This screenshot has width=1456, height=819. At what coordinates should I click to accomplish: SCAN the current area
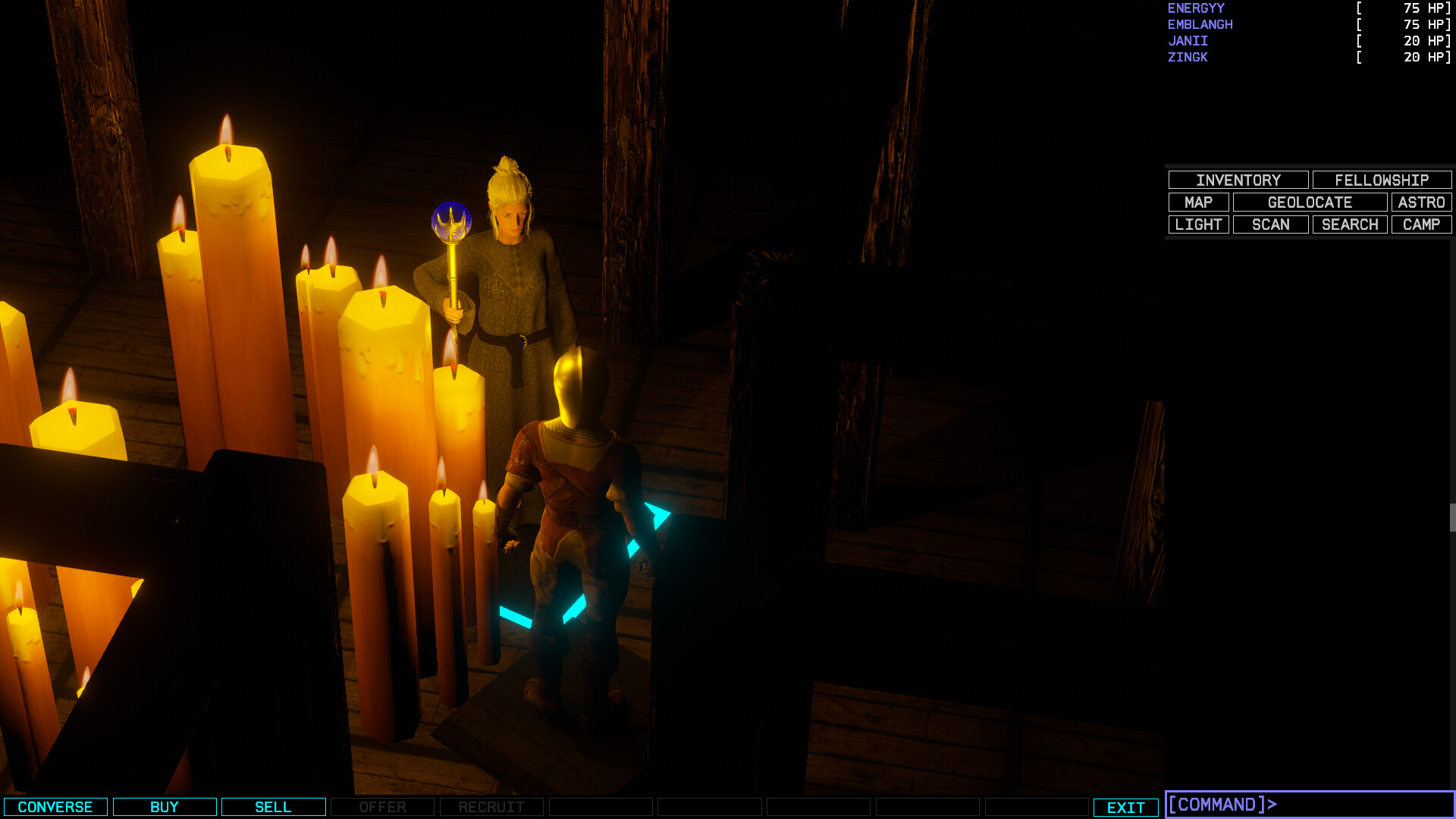[1270, 224]
